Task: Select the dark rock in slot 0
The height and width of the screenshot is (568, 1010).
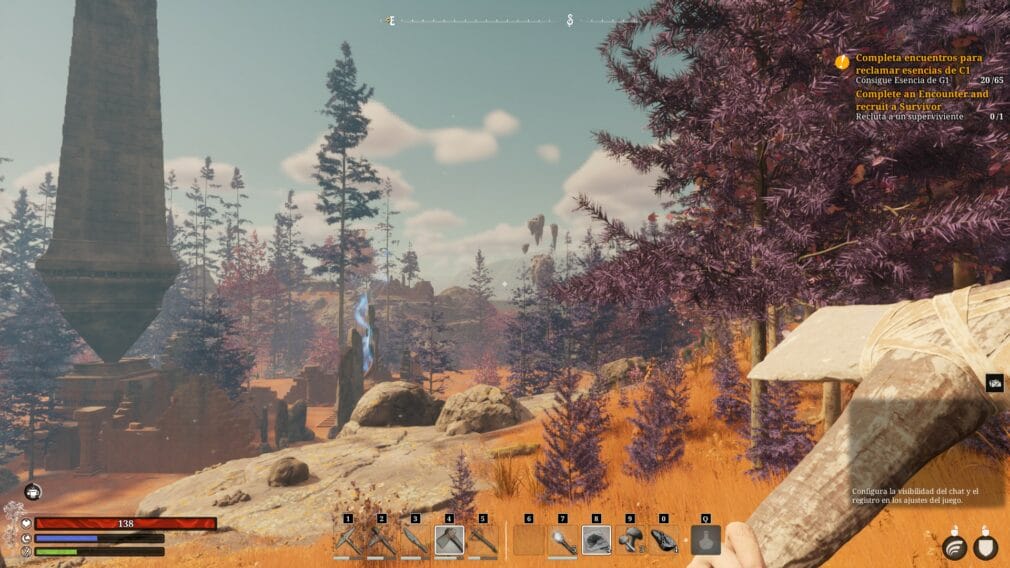Action: 664,541
